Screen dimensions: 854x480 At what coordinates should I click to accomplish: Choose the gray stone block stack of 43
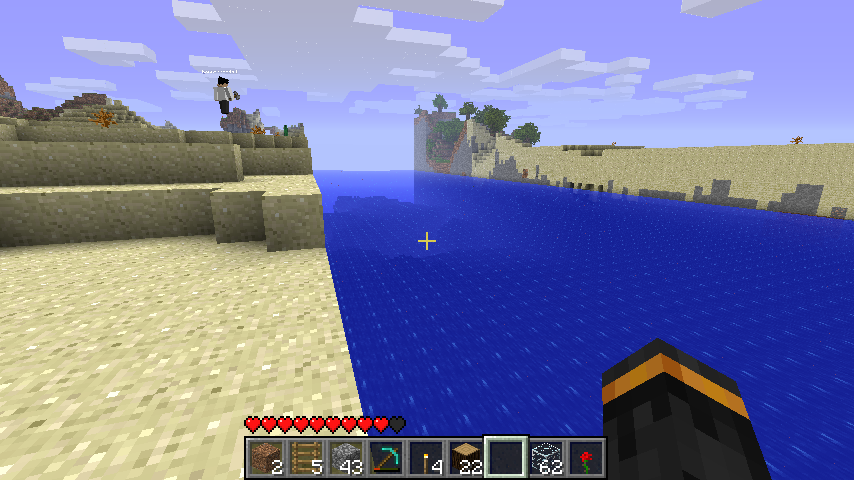tap(345, 457)
